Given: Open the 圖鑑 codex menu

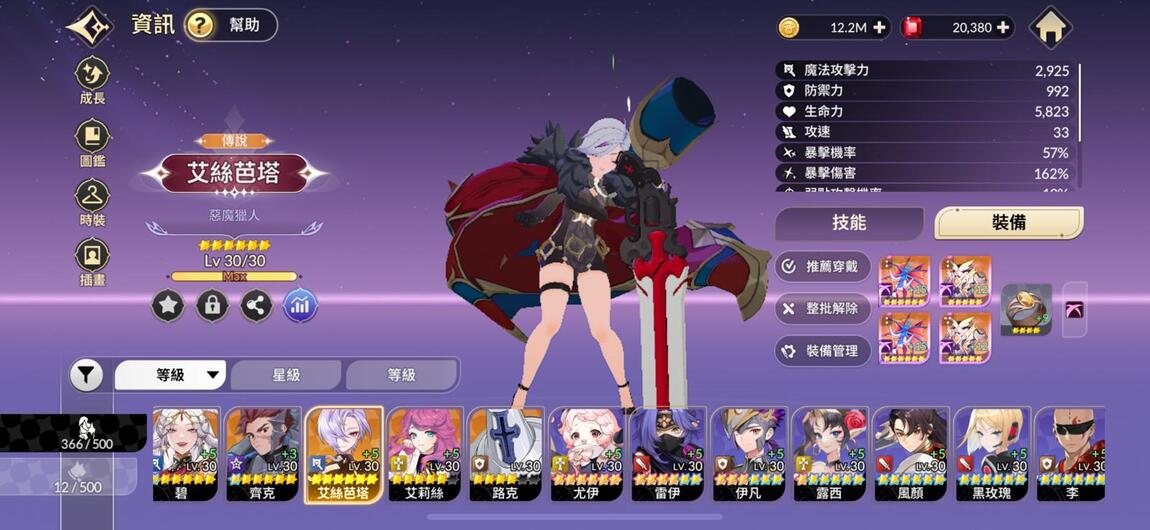Looking at the screenshot, I should coord(92,141).
